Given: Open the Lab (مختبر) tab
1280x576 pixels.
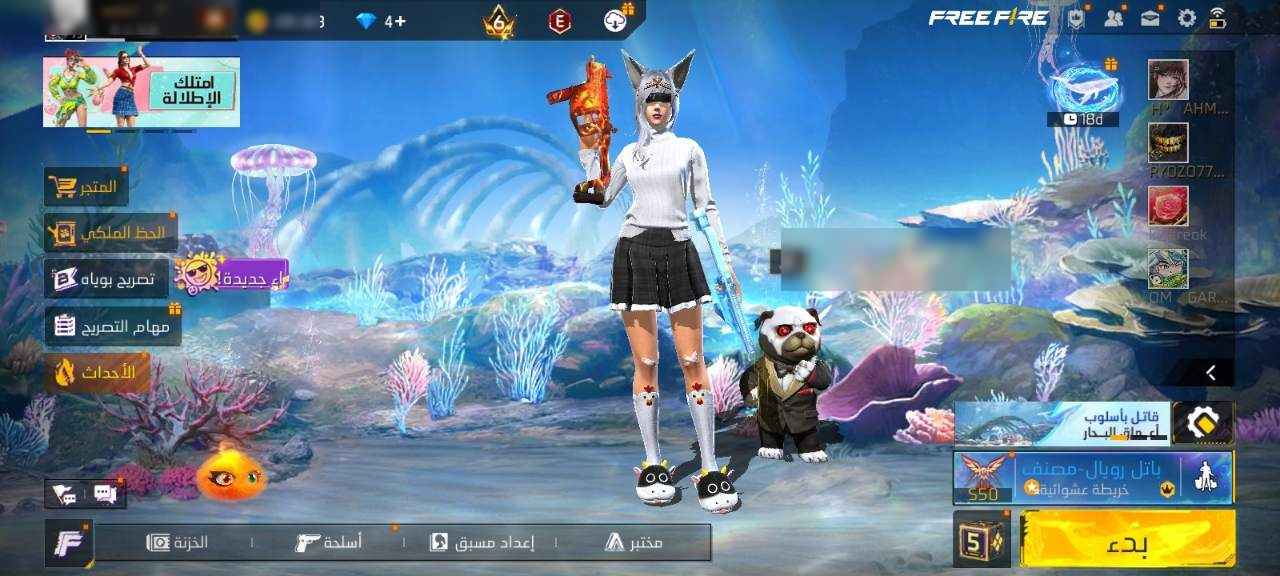Looking at the screenshot, I should 634,542.
